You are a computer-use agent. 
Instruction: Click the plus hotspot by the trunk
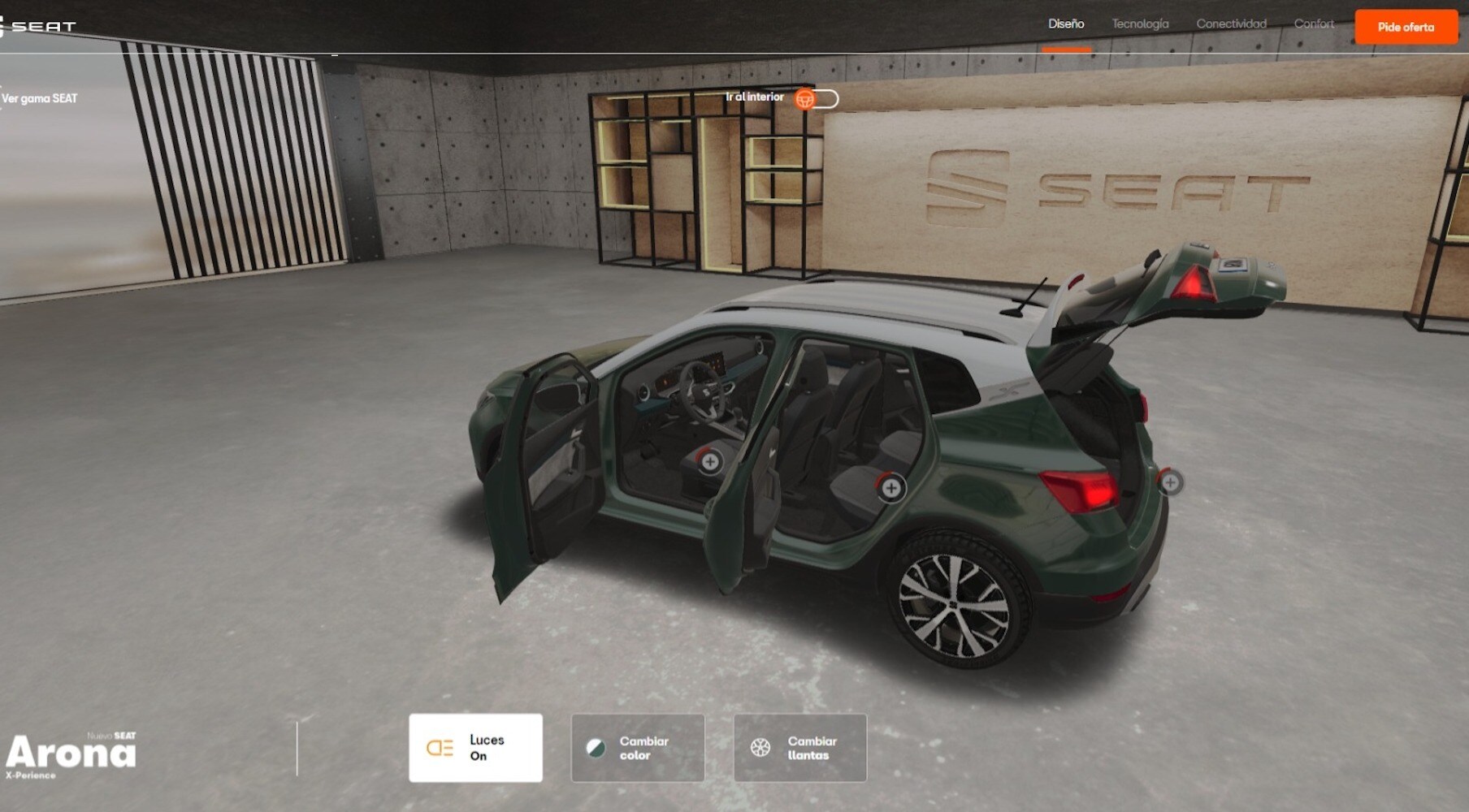click(1170, 482)
